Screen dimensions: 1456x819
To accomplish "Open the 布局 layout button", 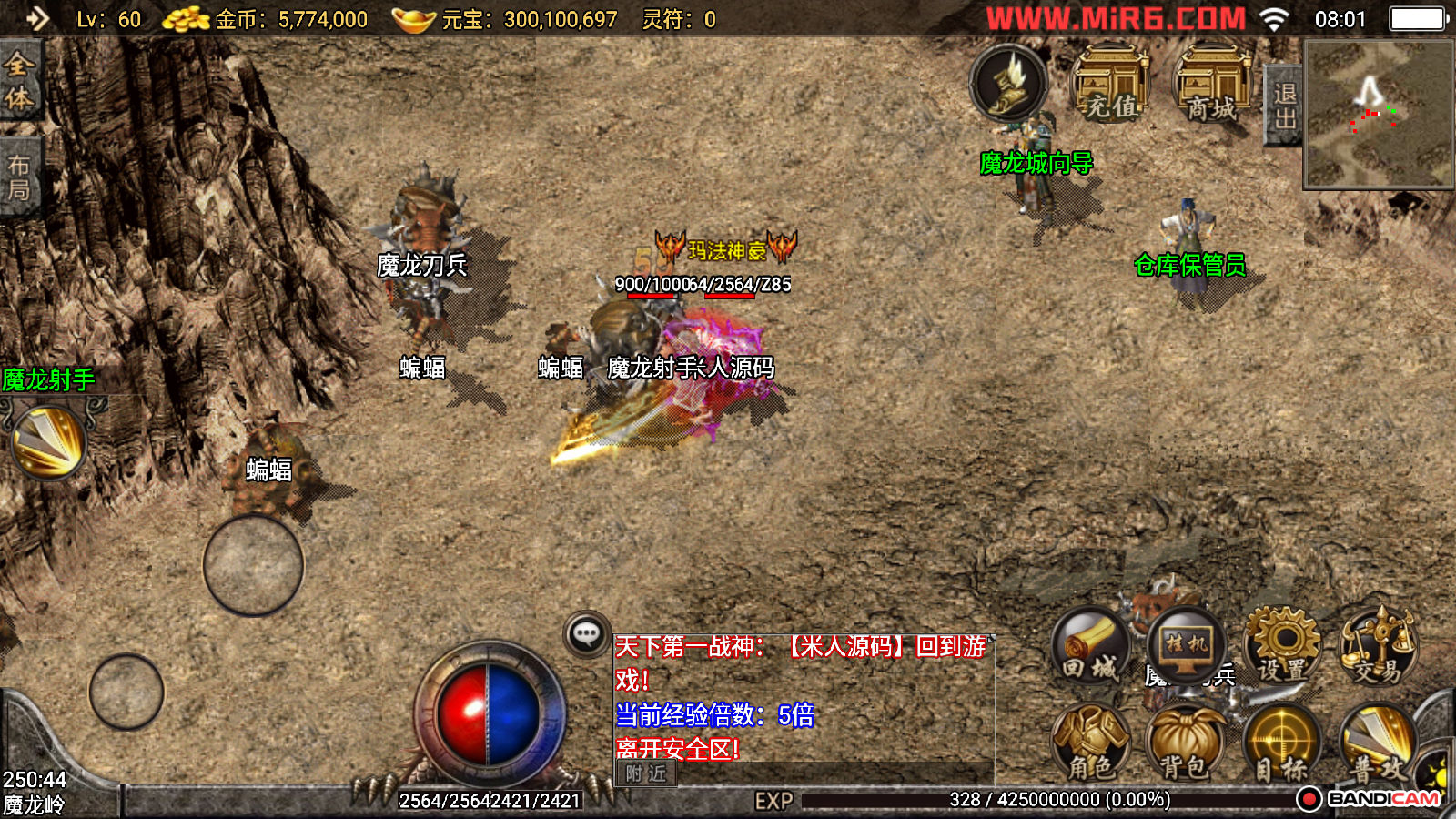I will pyautogui.click(x=19, y=177).
